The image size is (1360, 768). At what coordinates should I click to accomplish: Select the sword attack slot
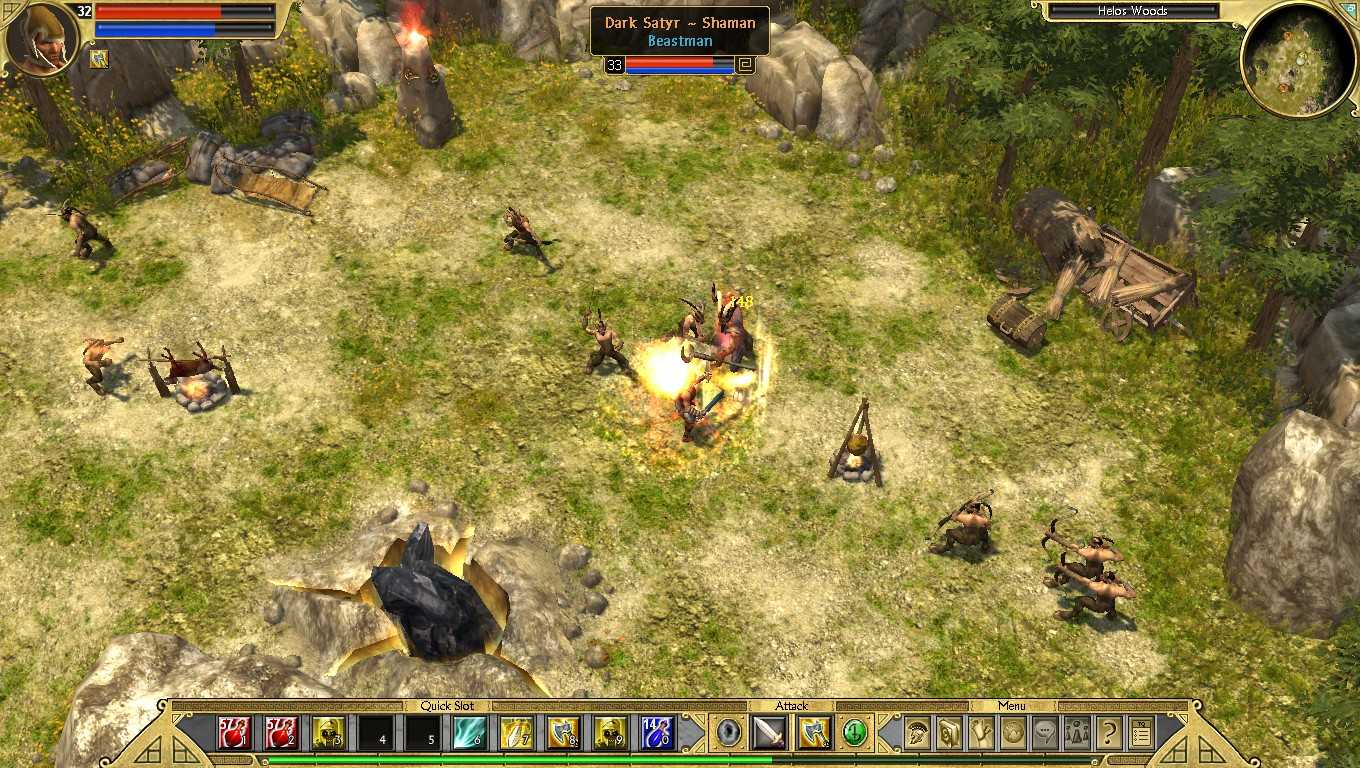click(770, 733)
